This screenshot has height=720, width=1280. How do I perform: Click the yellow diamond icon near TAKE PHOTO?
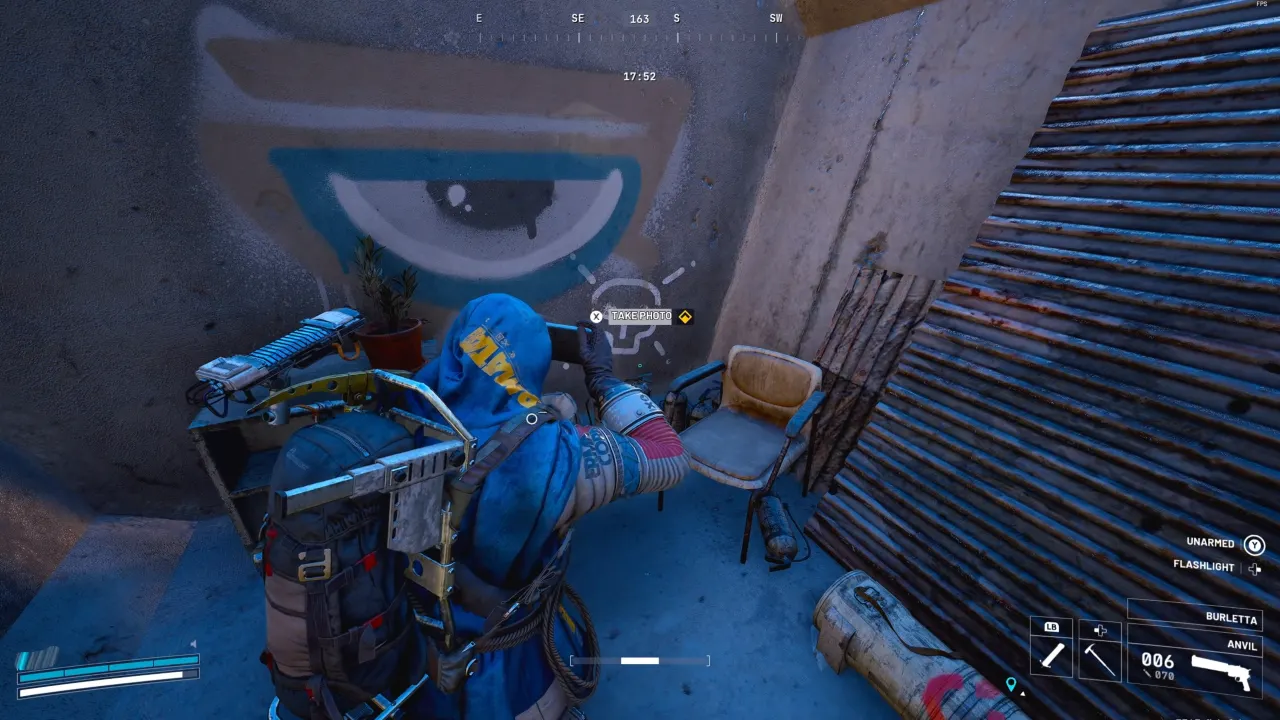pos(685,317)
